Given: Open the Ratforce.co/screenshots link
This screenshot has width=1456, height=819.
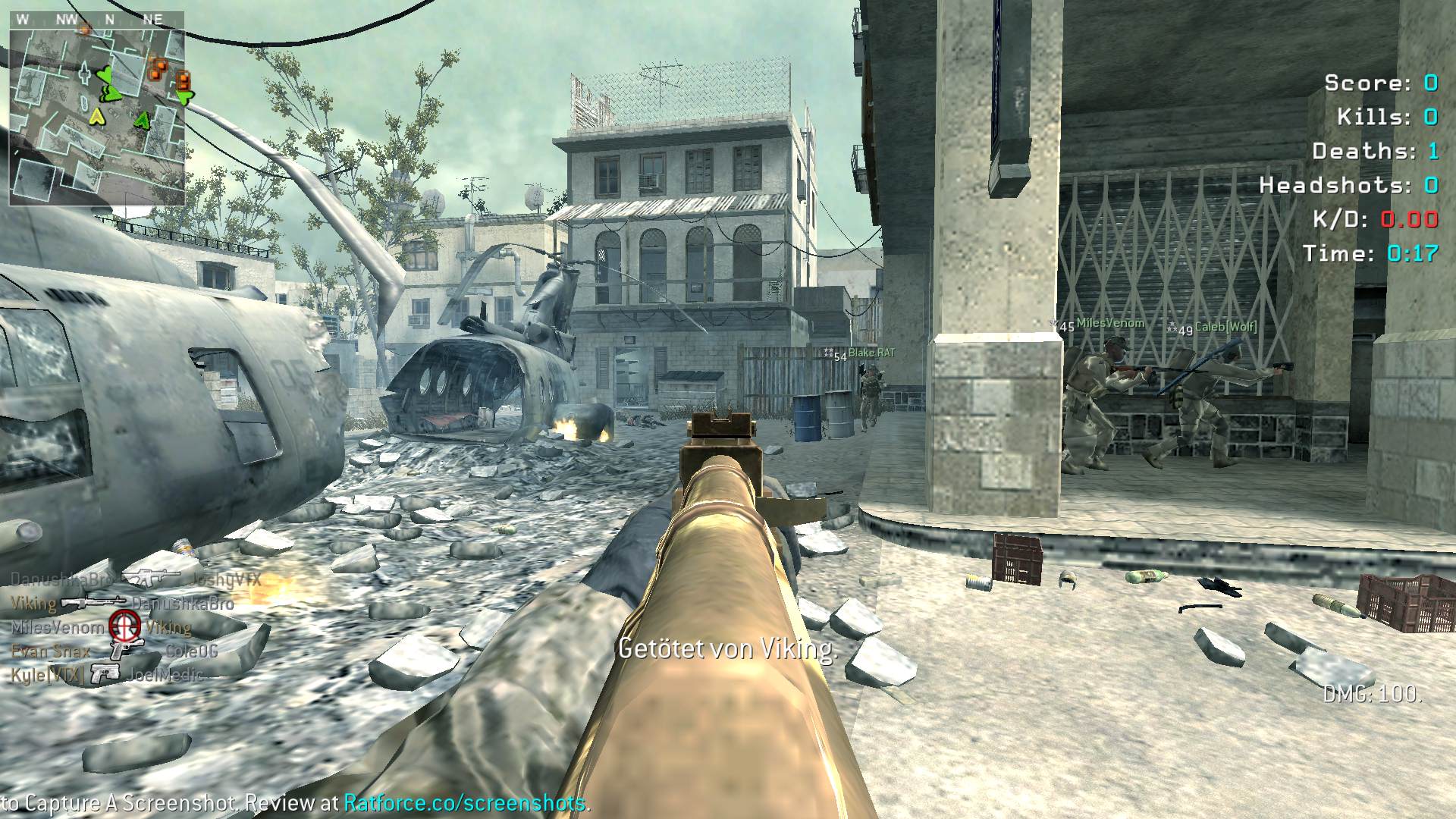Looking at the screenshot, I should click(466, 803).
